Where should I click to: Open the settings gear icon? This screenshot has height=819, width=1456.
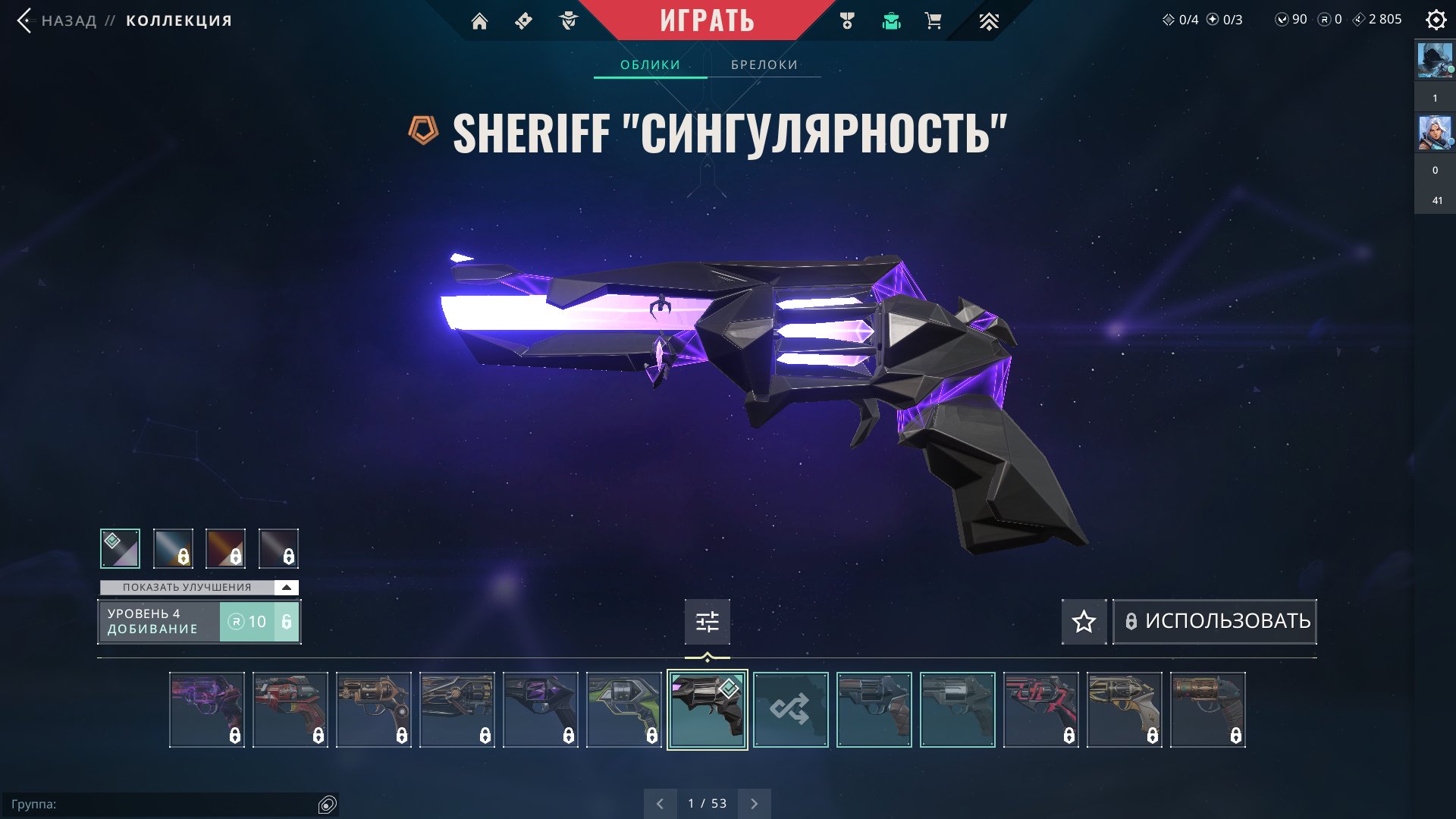tap(1436, 20)
